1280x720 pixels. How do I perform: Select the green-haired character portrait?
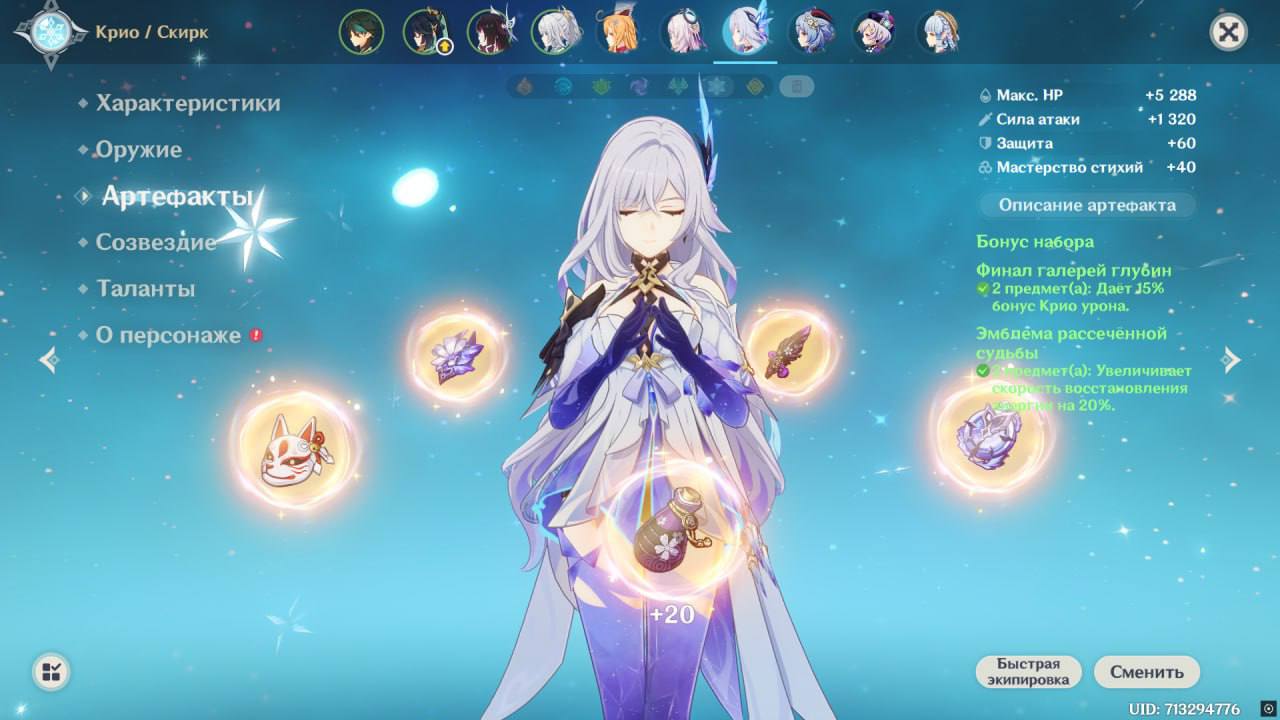coord(361,32)
